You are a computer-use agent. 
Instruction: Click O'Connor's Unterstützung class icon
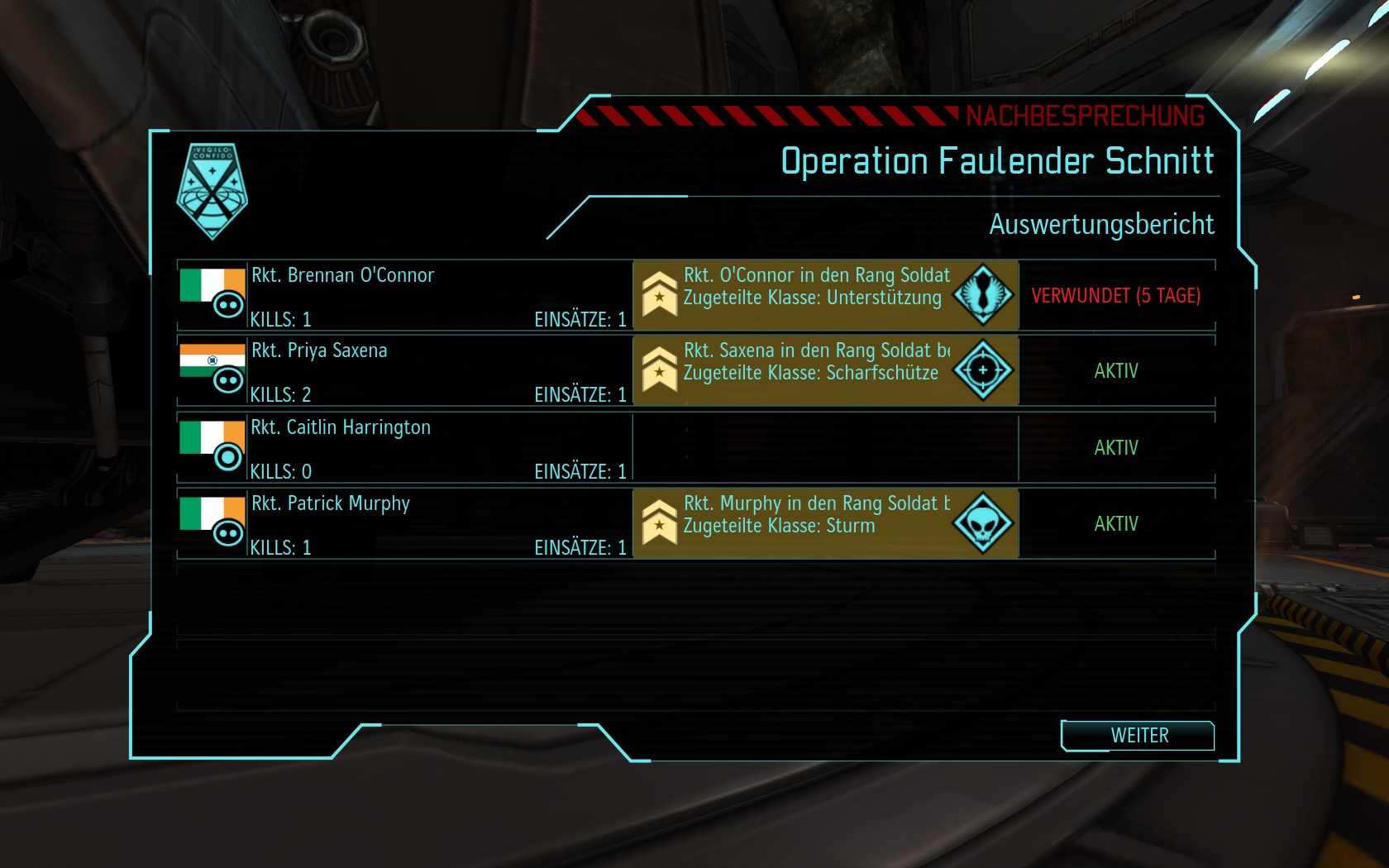pyautogui.click(x=983, y=295)
